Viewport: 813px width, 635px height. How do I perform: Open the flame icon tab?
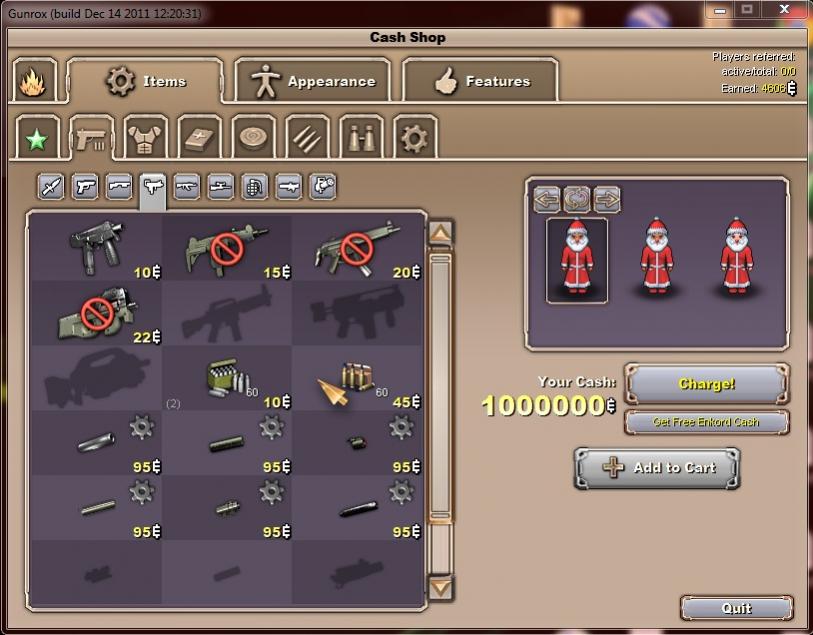(34, 81)
